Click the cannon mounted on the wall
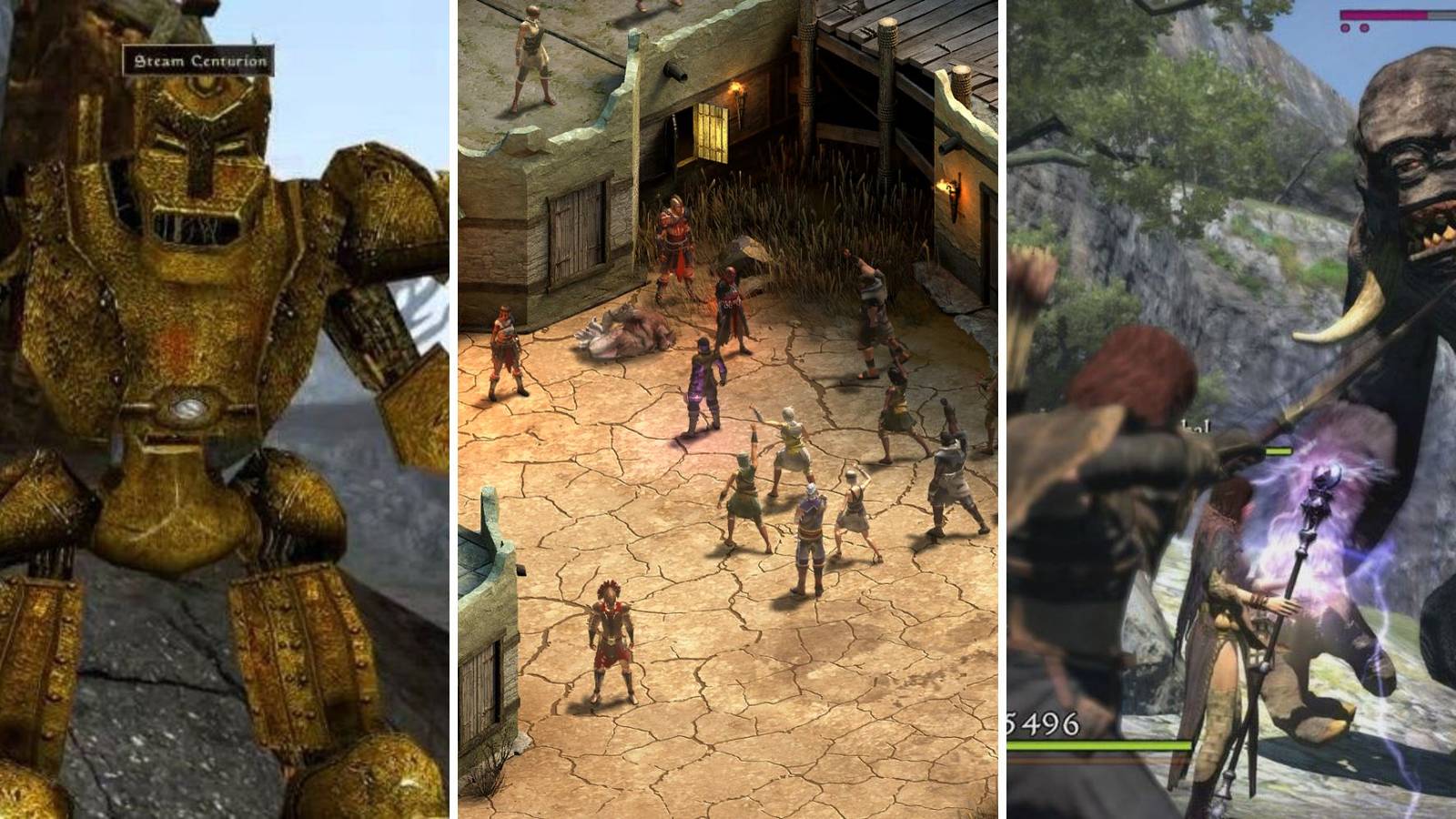The width and height of the screenshot is (1456, 819). click(x=673, y=70)
